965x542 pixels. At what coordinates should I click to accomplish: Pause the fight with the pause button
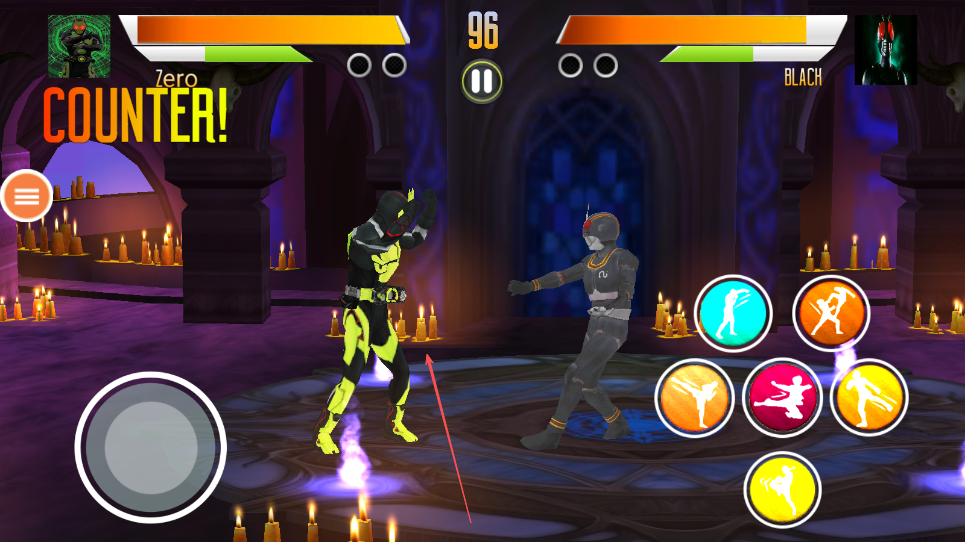click(482, 81)
